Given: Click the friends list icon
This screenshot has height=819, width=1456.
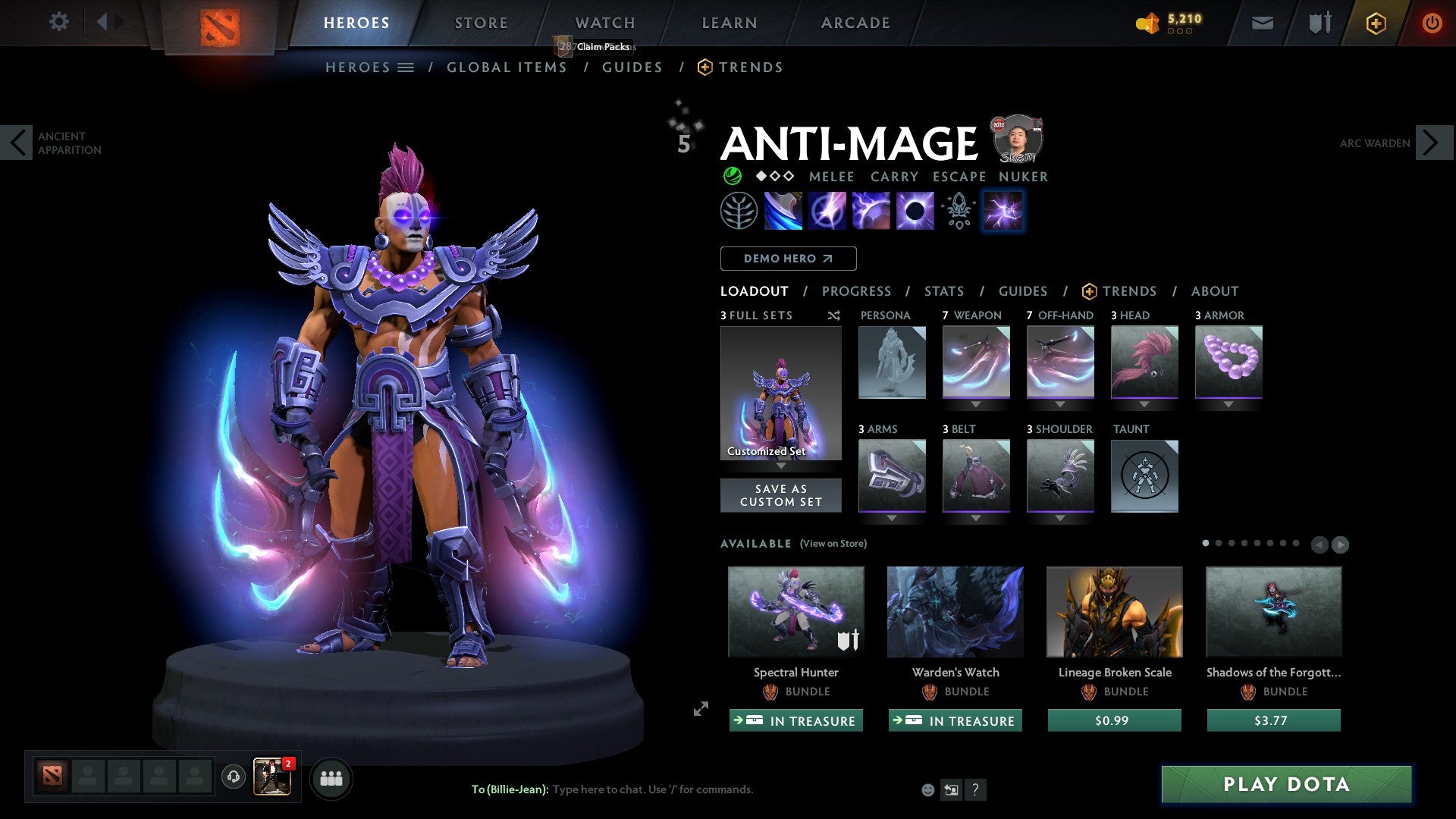Looking at the screenshot, I should coord(331,778).
